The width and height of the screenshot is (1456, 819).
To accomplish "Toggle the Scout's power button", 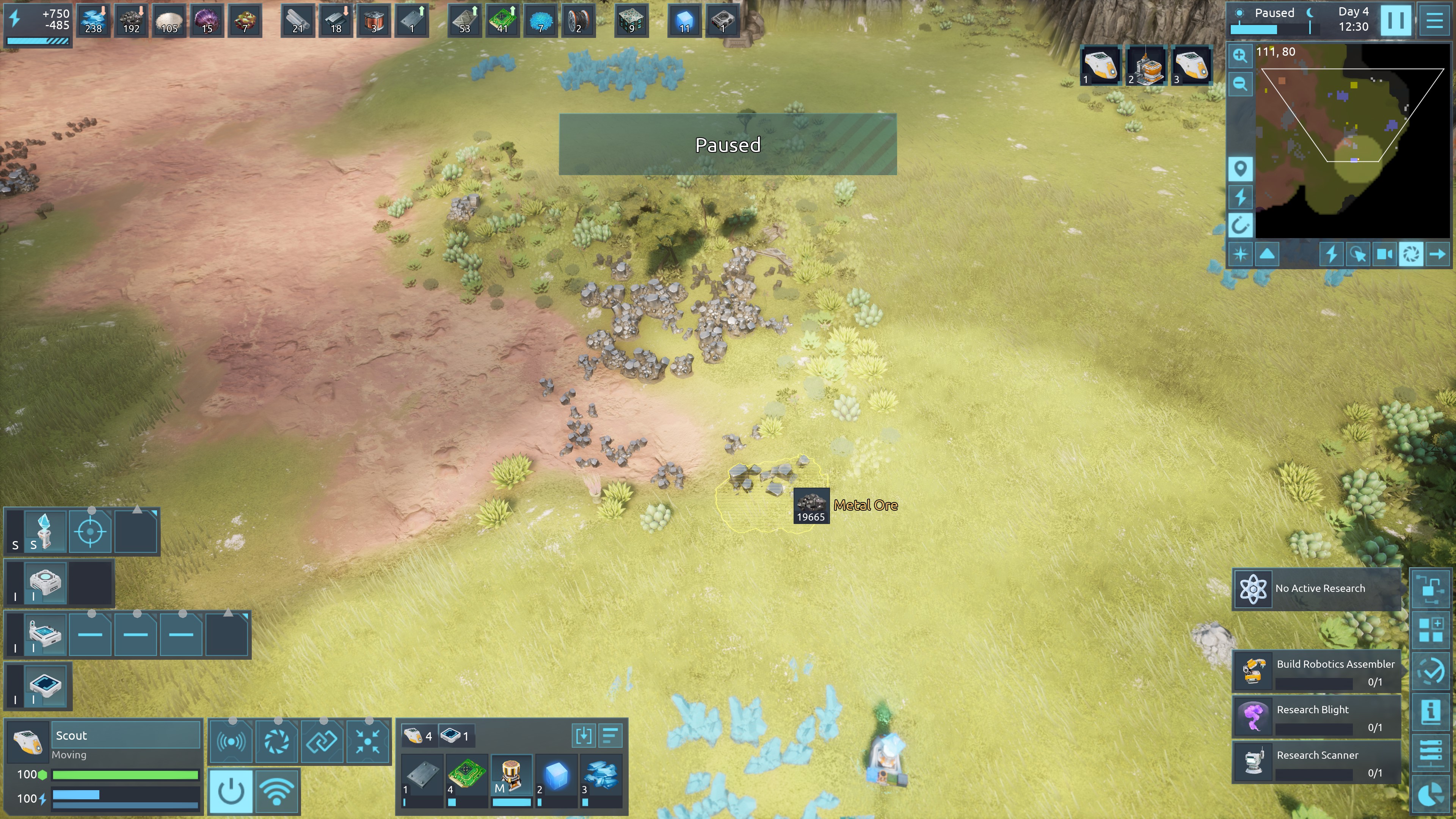I will coord(231,791).
